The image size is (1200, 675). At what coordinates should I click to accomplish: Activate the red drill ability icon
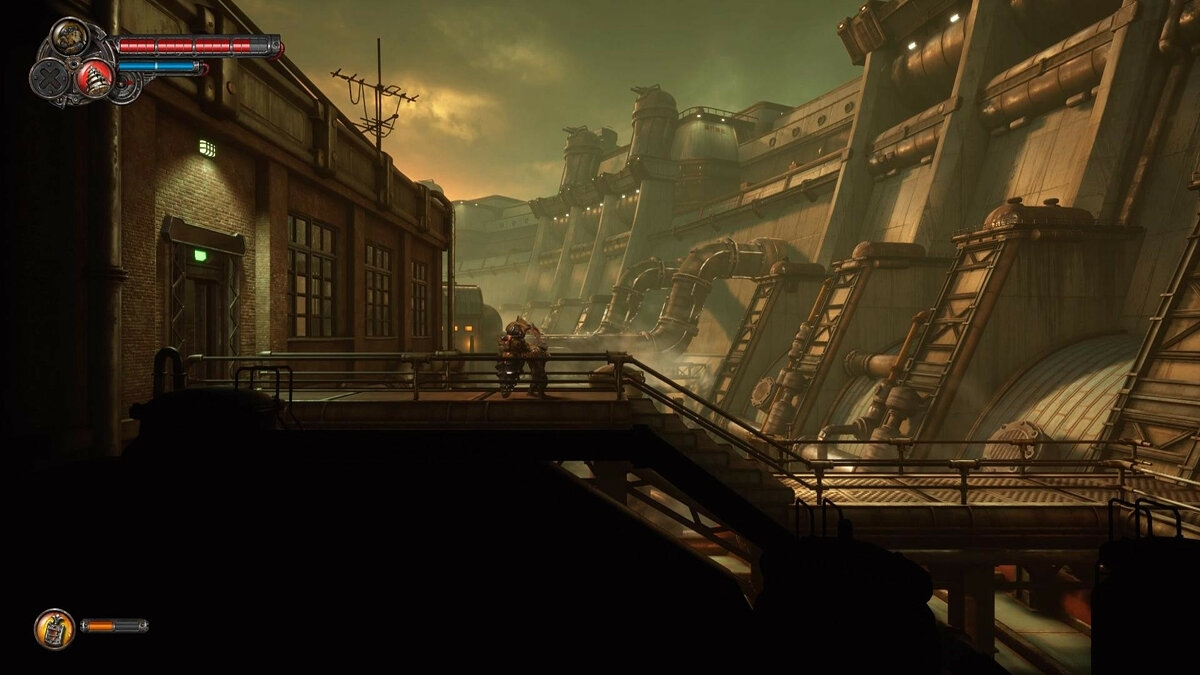pyautogui.click(x=95, y=77)
